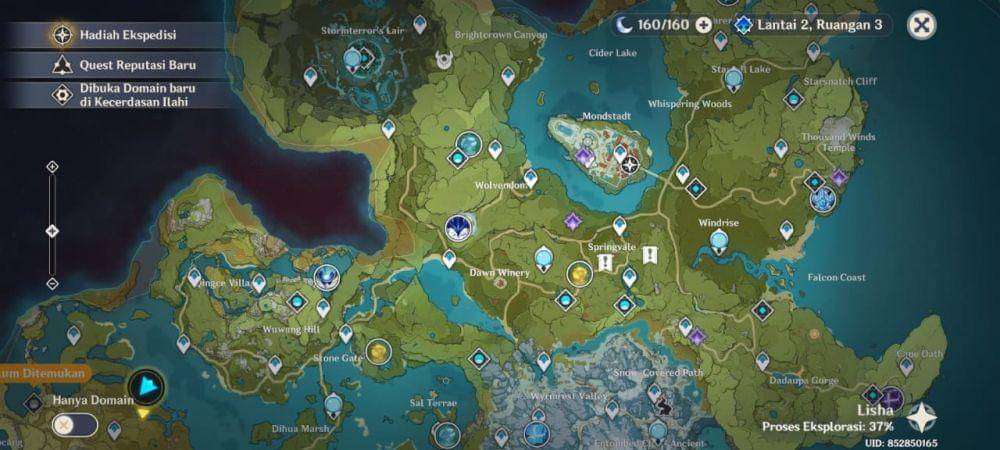
Task: Click the map zoom slider handle
Action: 53,231
